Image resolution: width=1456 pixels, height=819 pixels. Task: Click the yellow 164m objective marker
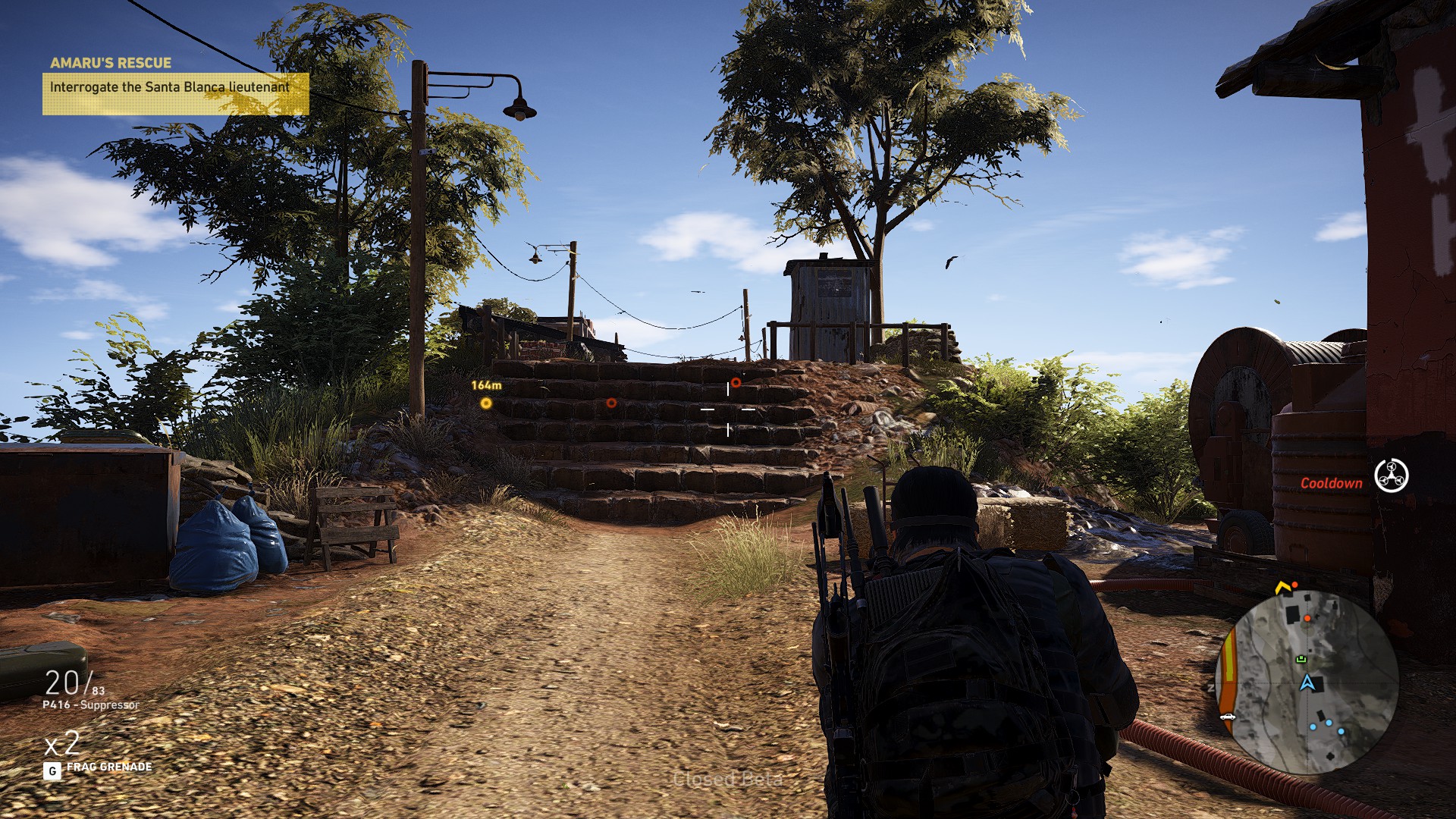[486, 403]
